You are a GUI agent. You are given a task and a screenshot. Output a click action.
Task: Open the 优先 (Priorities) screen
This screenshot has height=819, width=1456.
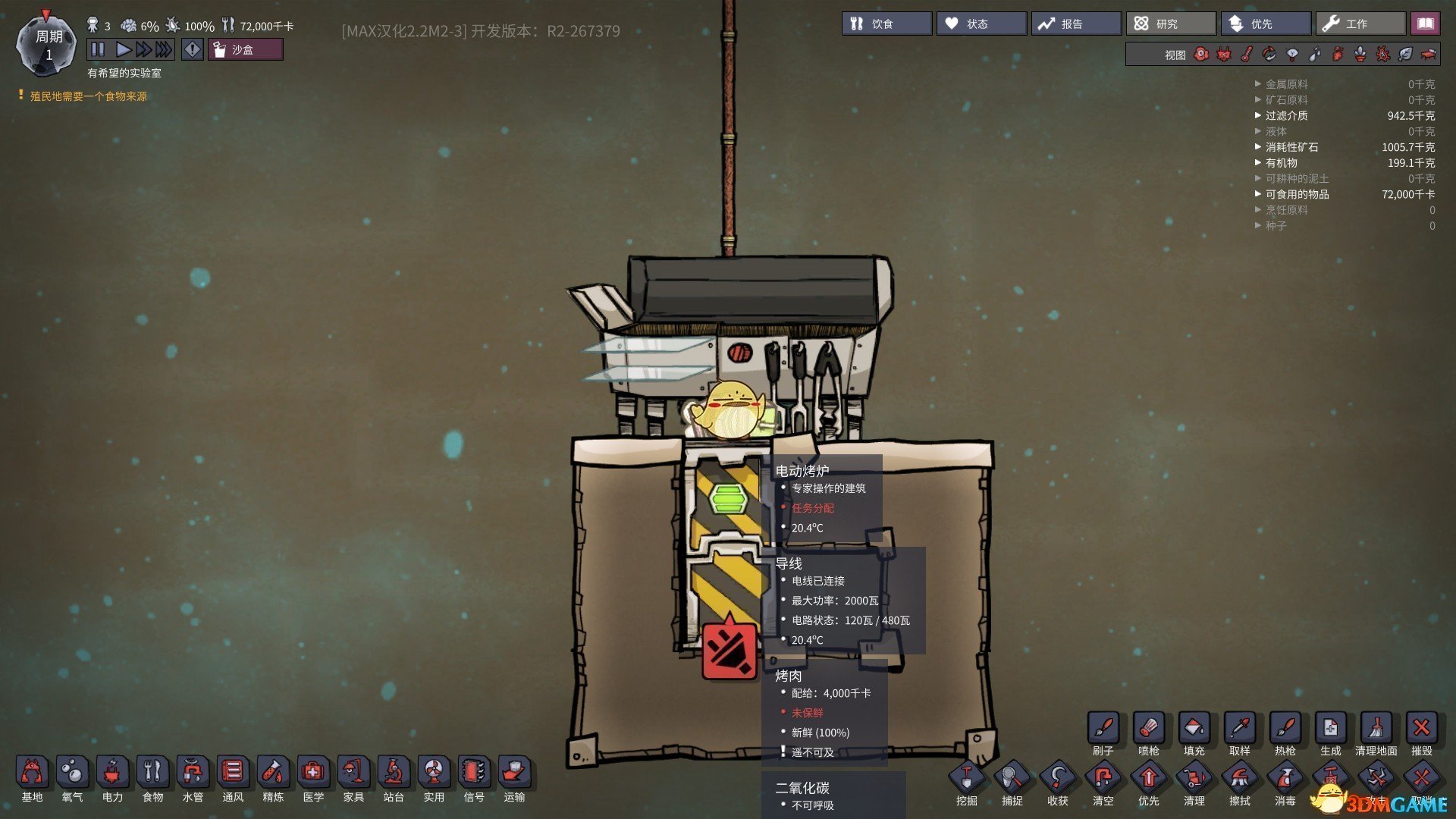click(x=1265, y=24)
